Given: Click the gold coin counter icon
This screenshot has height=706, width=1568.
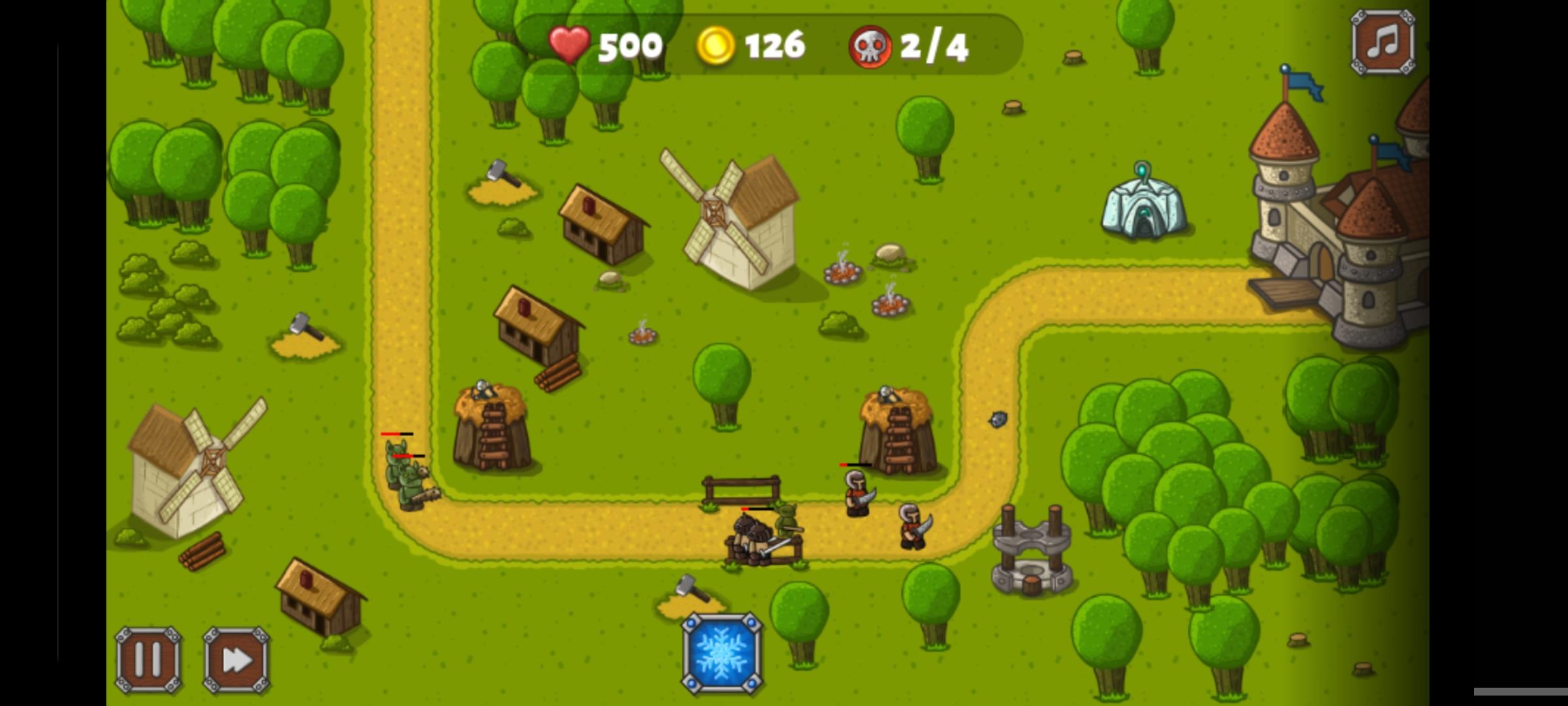Looking at the screenshot, I should [x=715, y=44].
